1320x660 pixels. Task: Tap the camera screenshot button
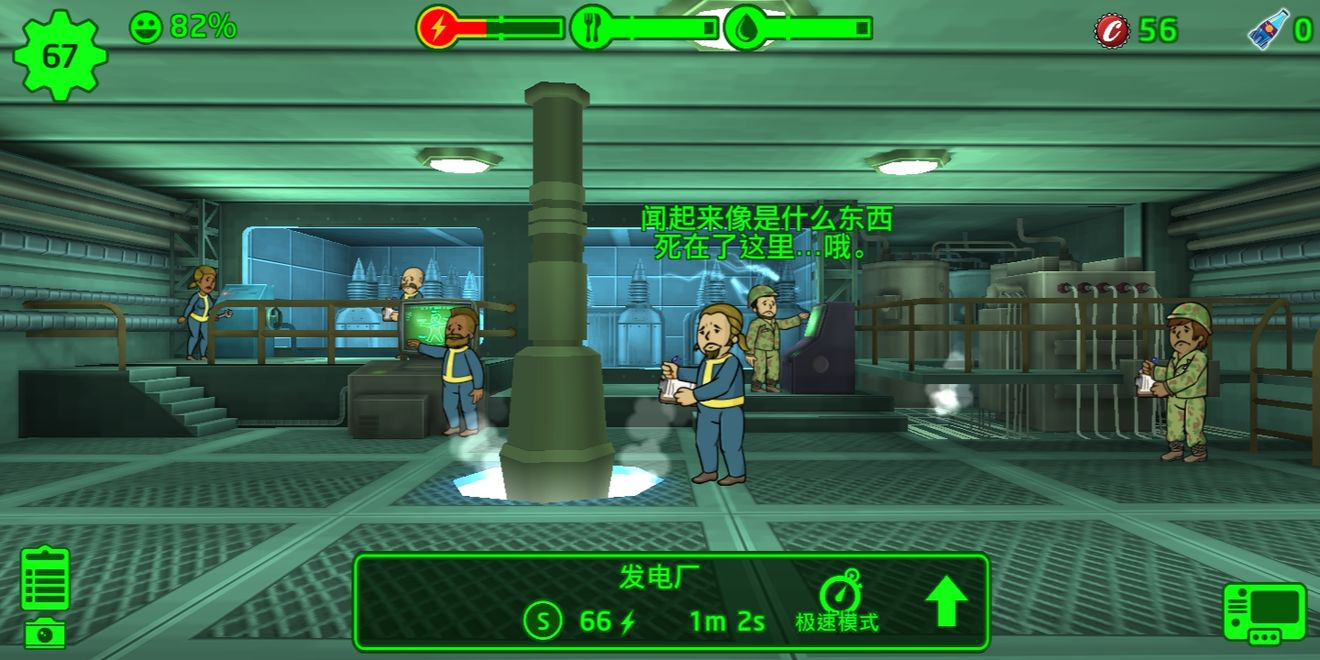point(45,633)
